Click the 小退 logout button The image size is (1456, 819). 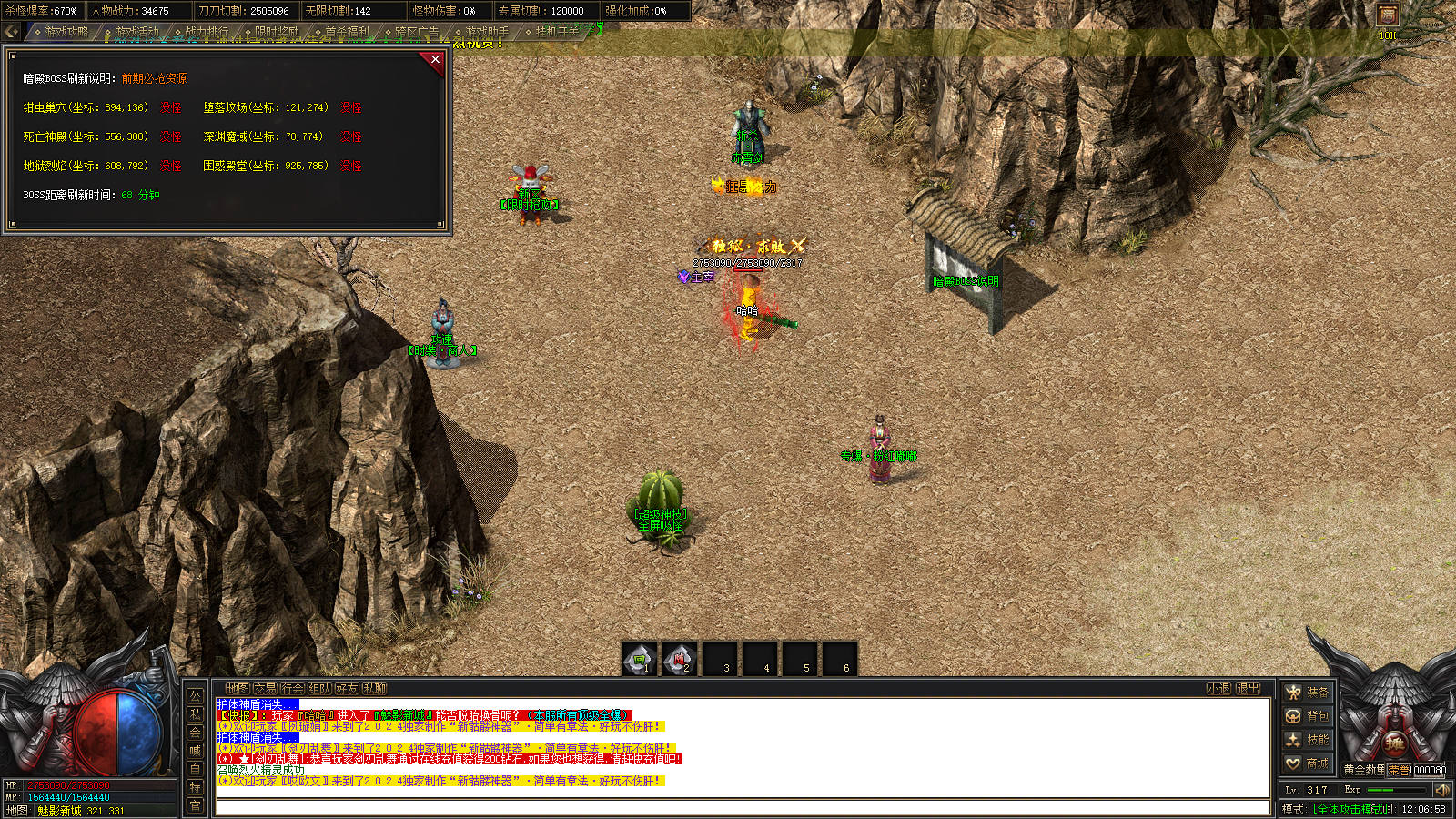[1219, 689]
